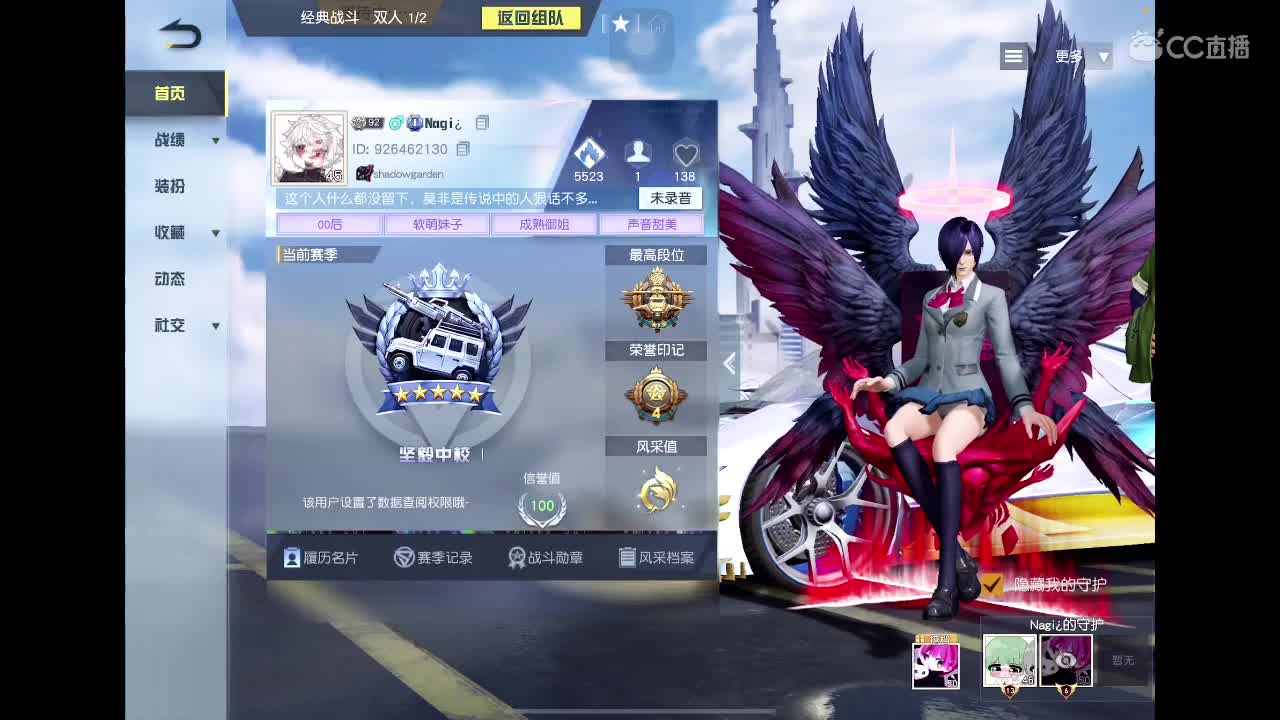The width and height of the screenshot is (1280, 720).
Task: Expand the 战绩 sidebar section
Action: [168, 140]
